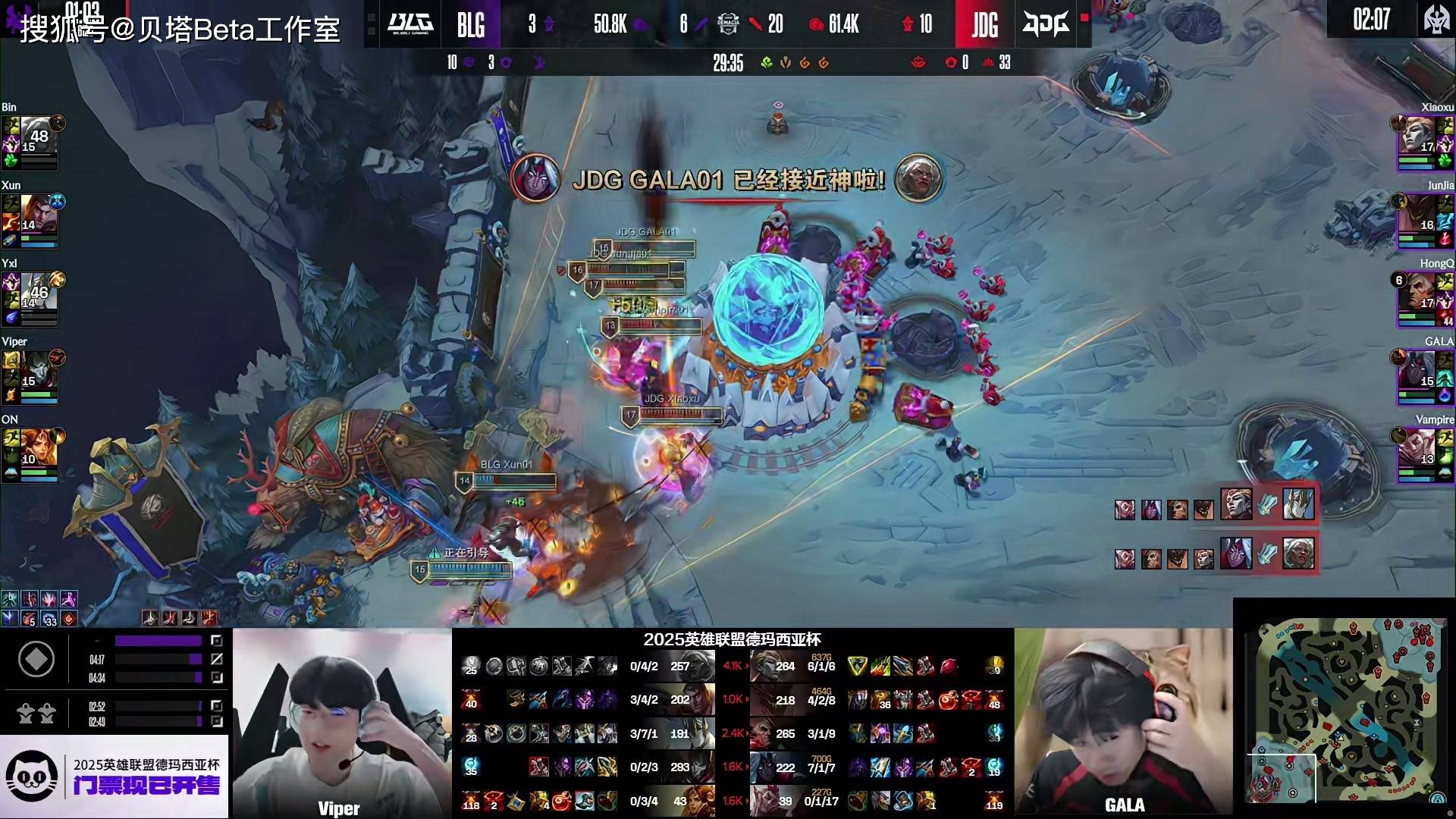Image resolution: width=1456 pixels, height=819 pixels.
Task: Select the ward icon showing 33 in the bottom-left
Action: point(49,619)
